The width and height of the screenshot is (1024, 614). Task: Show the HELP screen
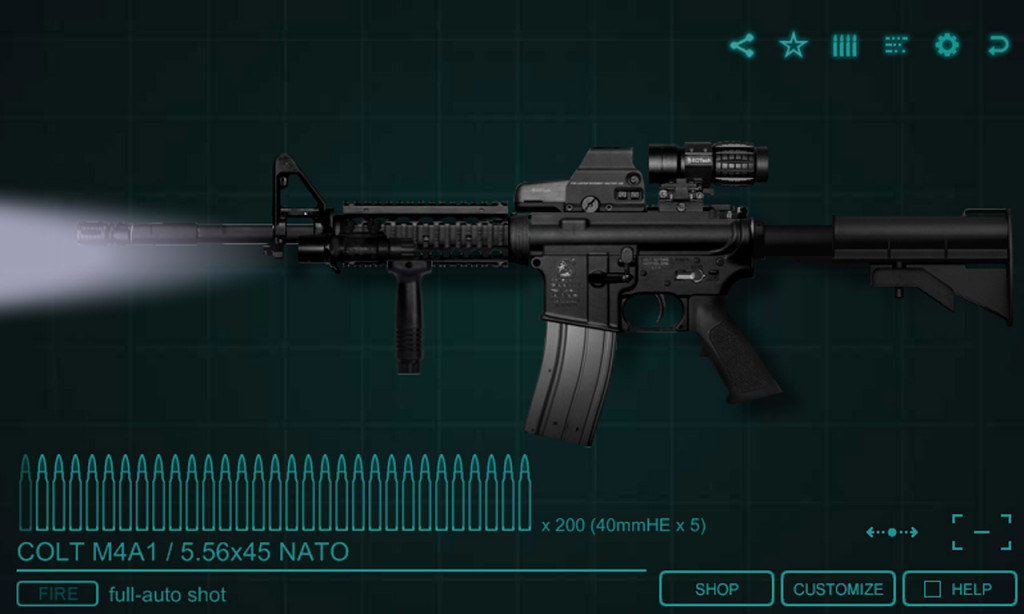(x=959, y=589)
